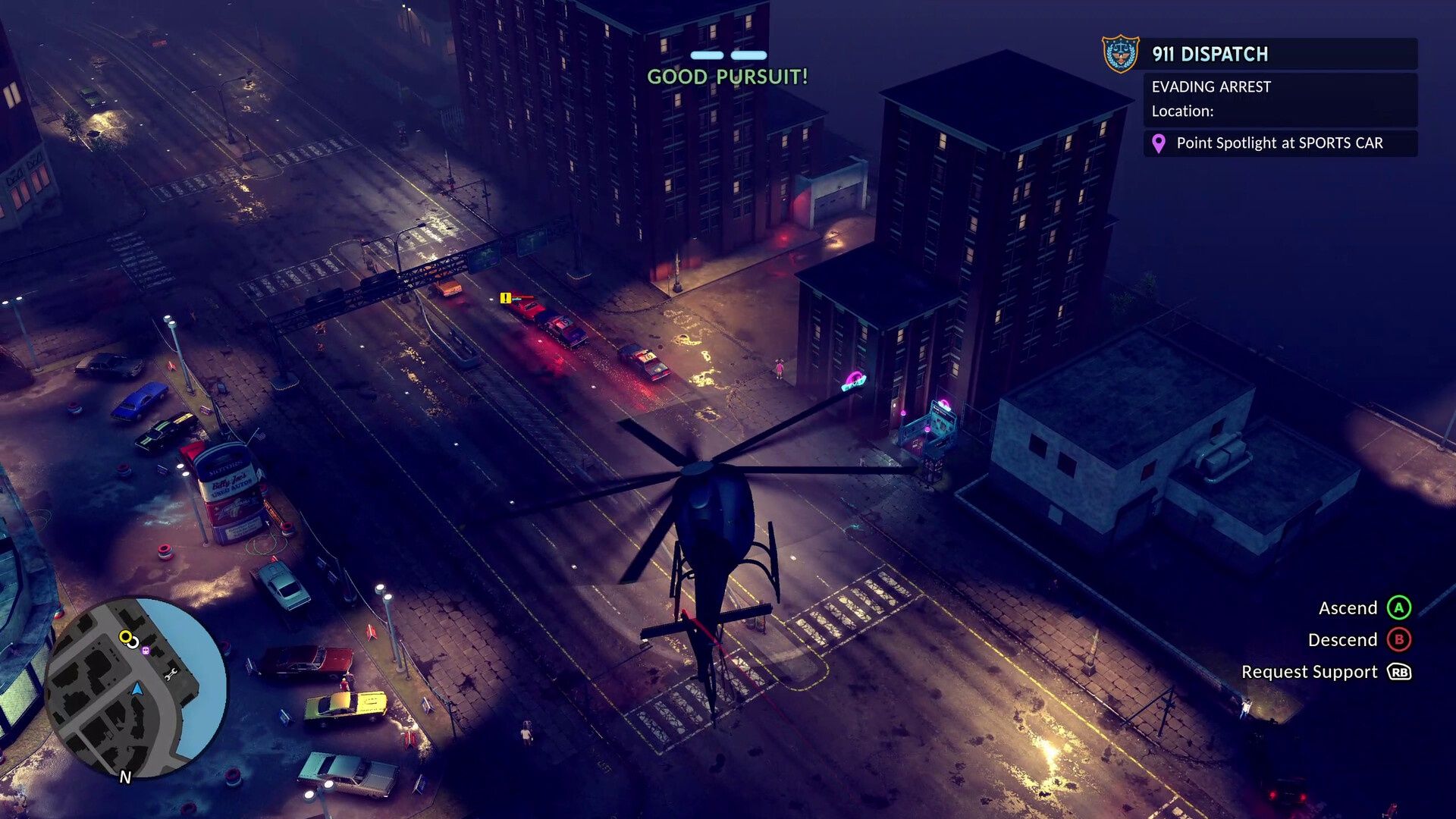
Task: Click the yellow objective circle on the minimap
Action: click(x=126, y=637)
